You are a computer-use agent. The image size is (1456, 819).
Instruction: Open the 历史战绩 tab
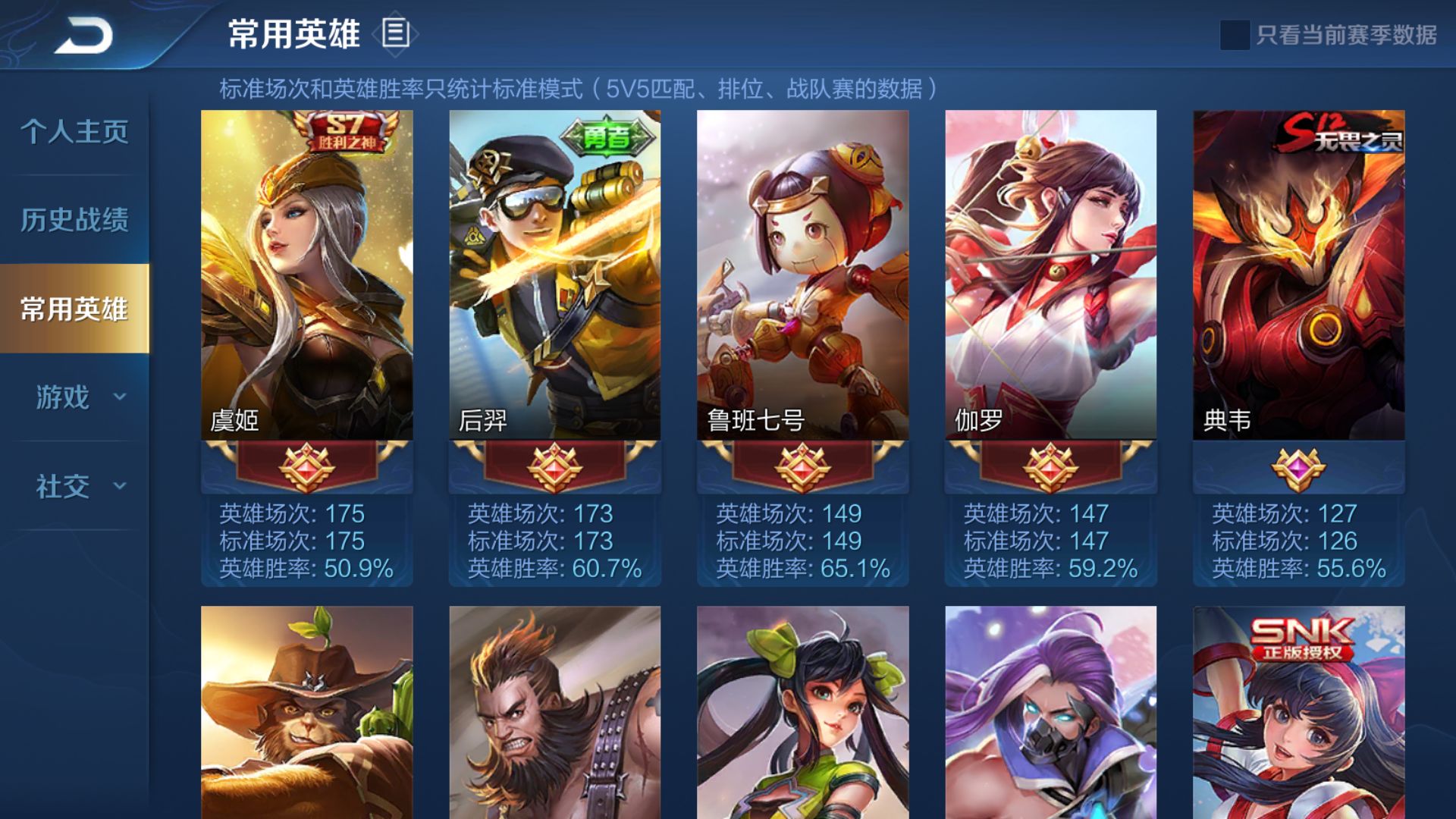coord(74,219)
